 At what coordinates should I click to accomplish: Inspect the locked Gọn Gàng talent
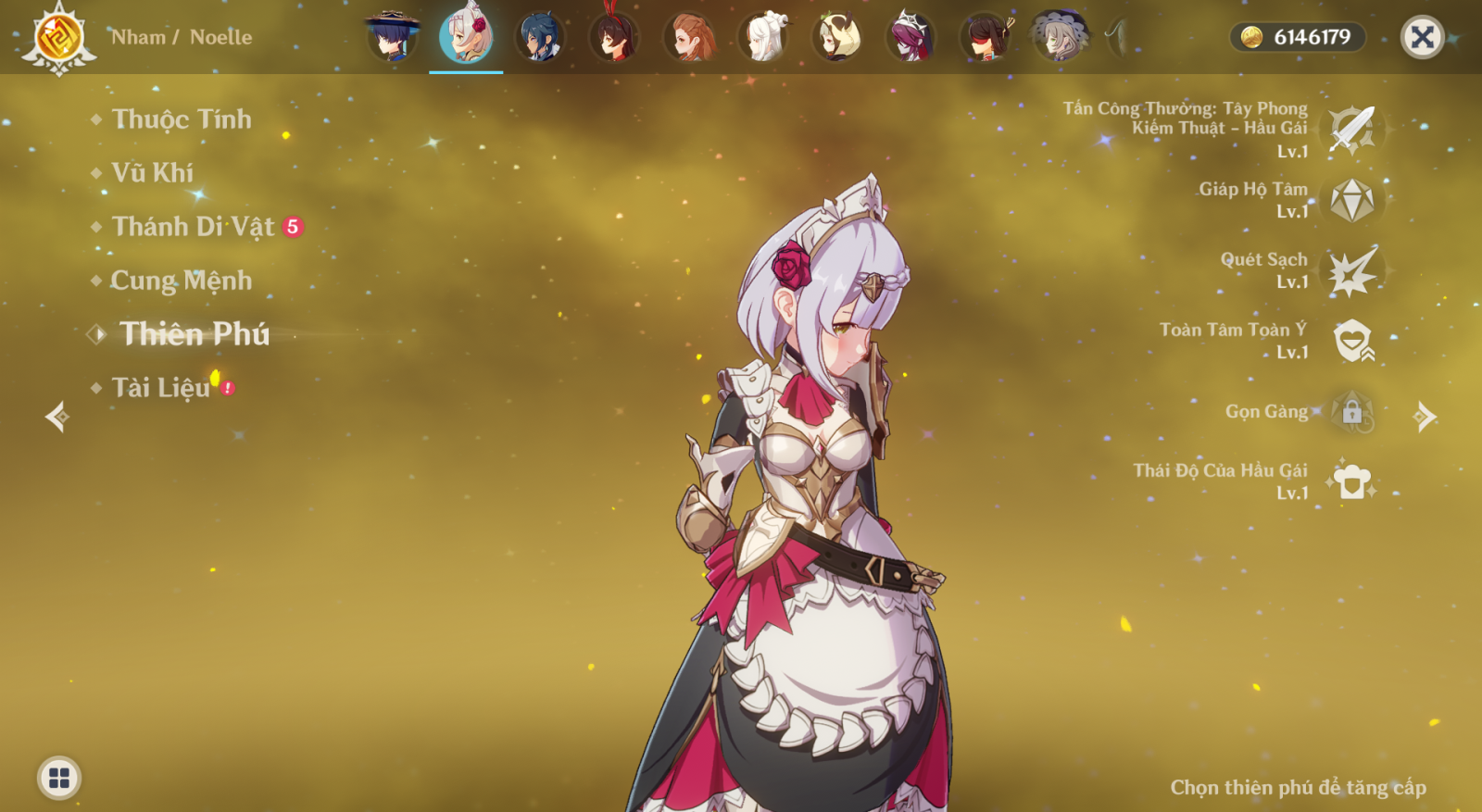click(x=1351, y=411)
